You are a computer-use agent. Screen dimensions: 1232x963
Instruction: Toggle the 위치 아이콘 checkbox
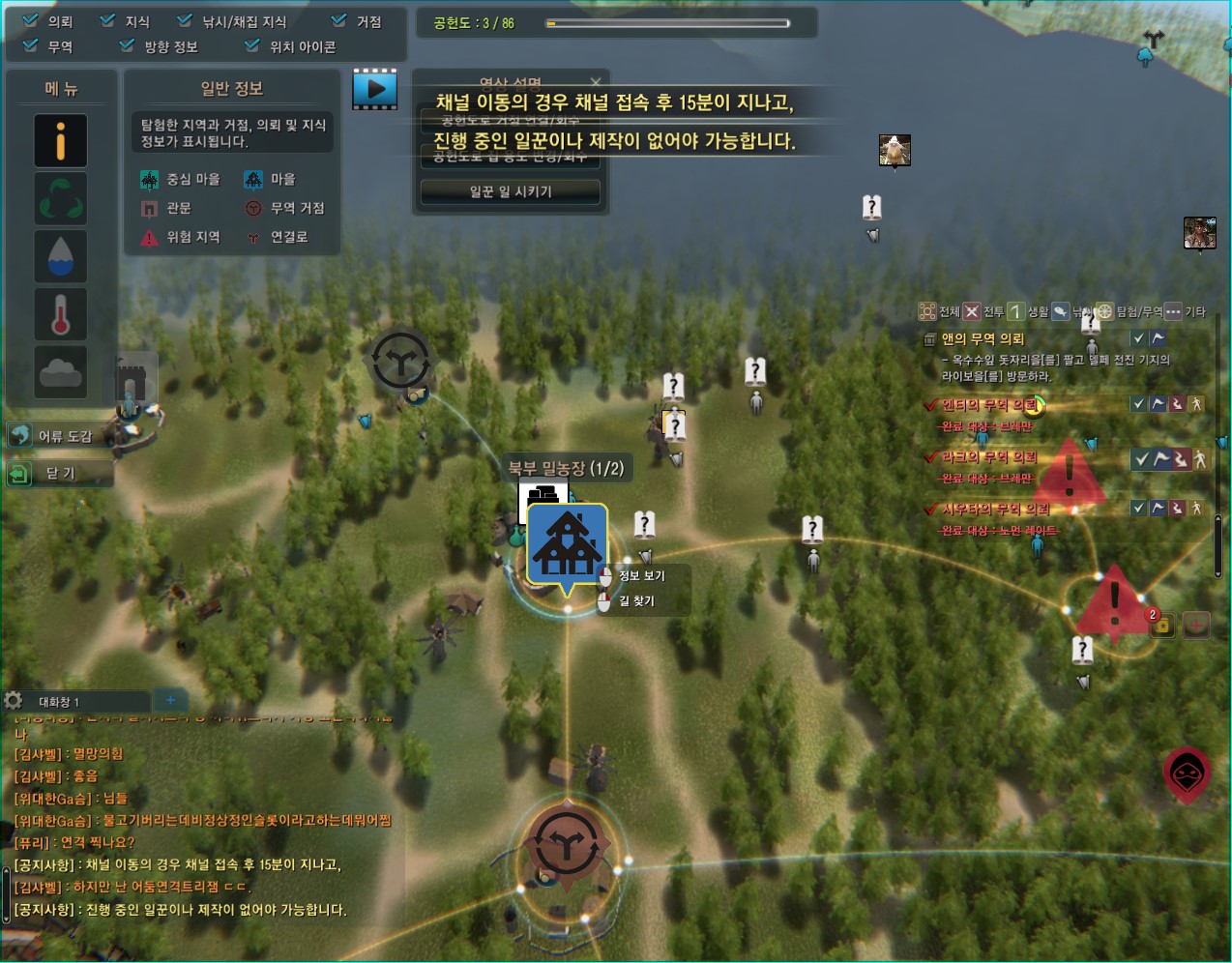coord(252,45)
